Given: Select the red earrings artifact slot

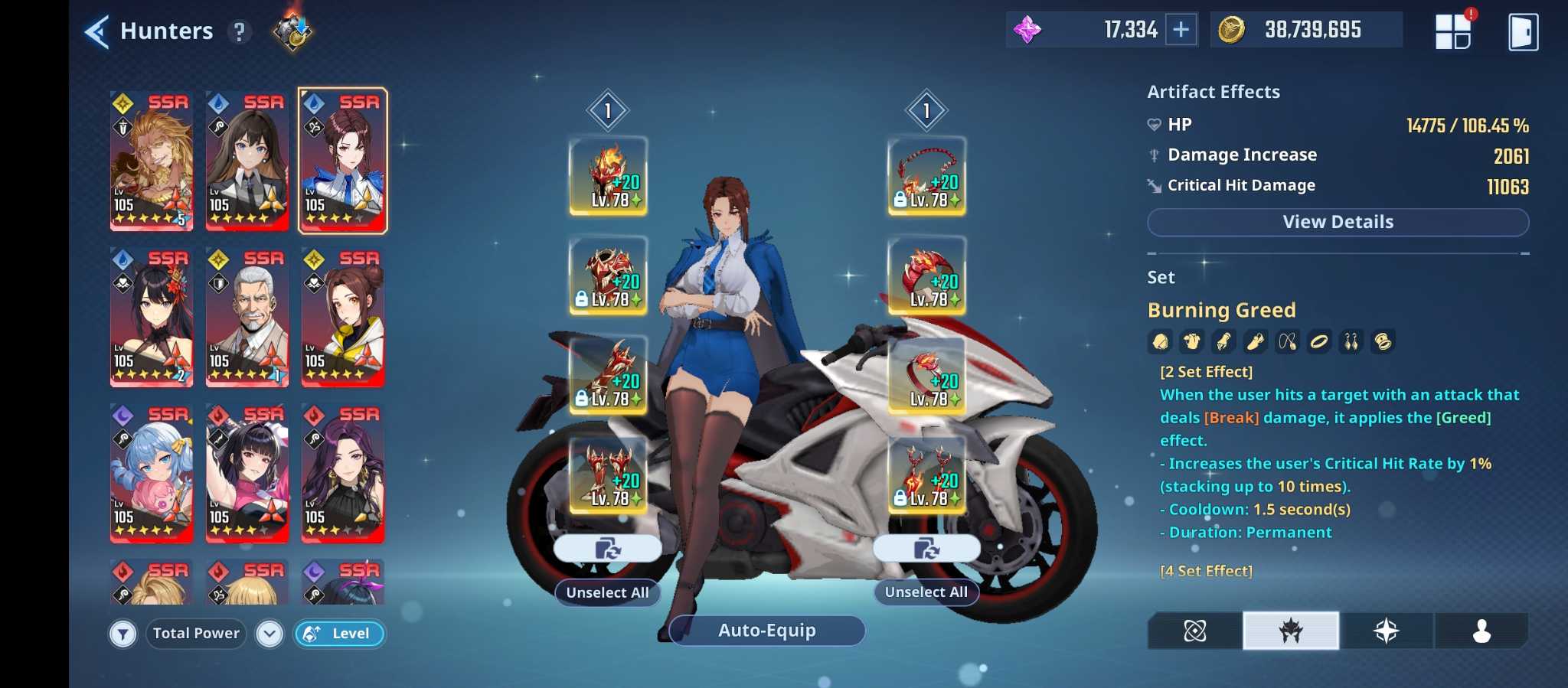Looking at the screenshot, I should [x=926, y=474].
